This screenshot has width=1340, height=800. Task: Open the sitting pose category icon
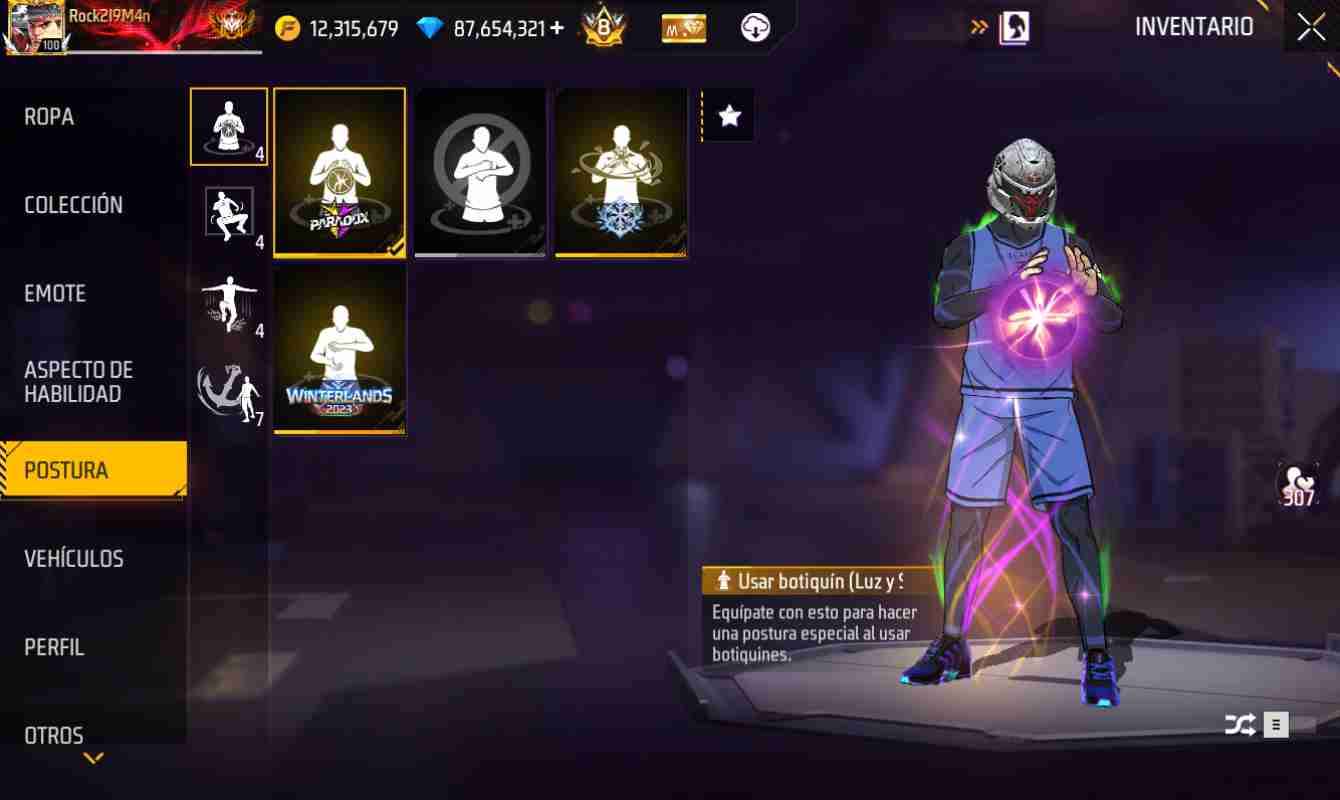tap(228, 213)
